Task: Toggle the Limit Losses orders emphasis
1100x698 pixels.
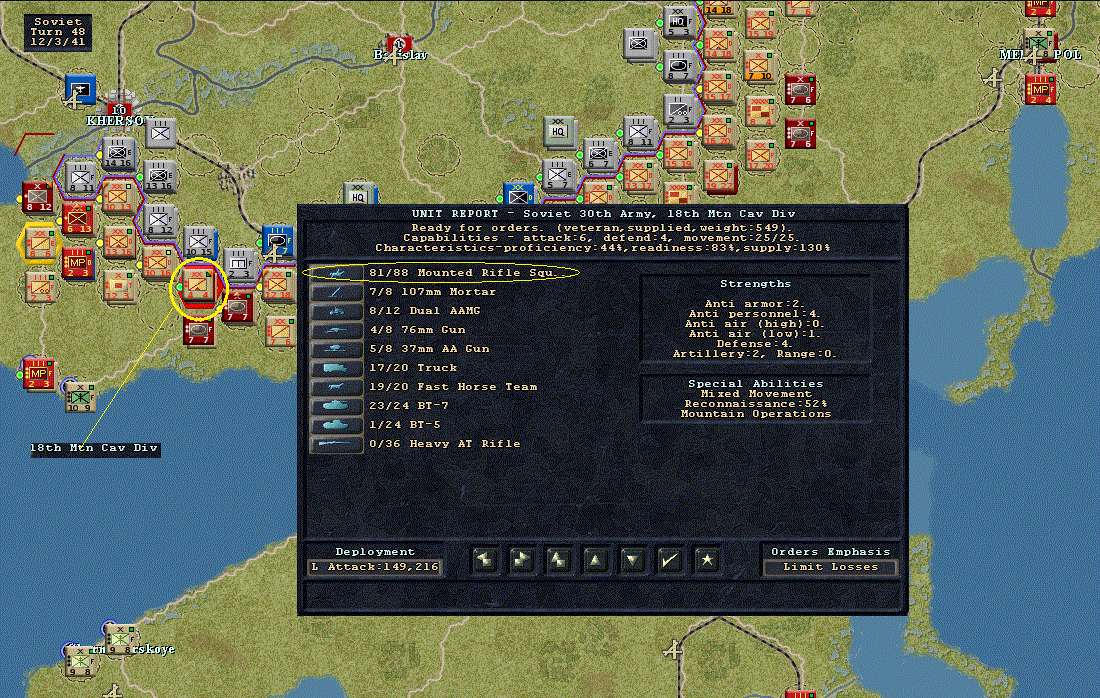Action: coord(830,567)
